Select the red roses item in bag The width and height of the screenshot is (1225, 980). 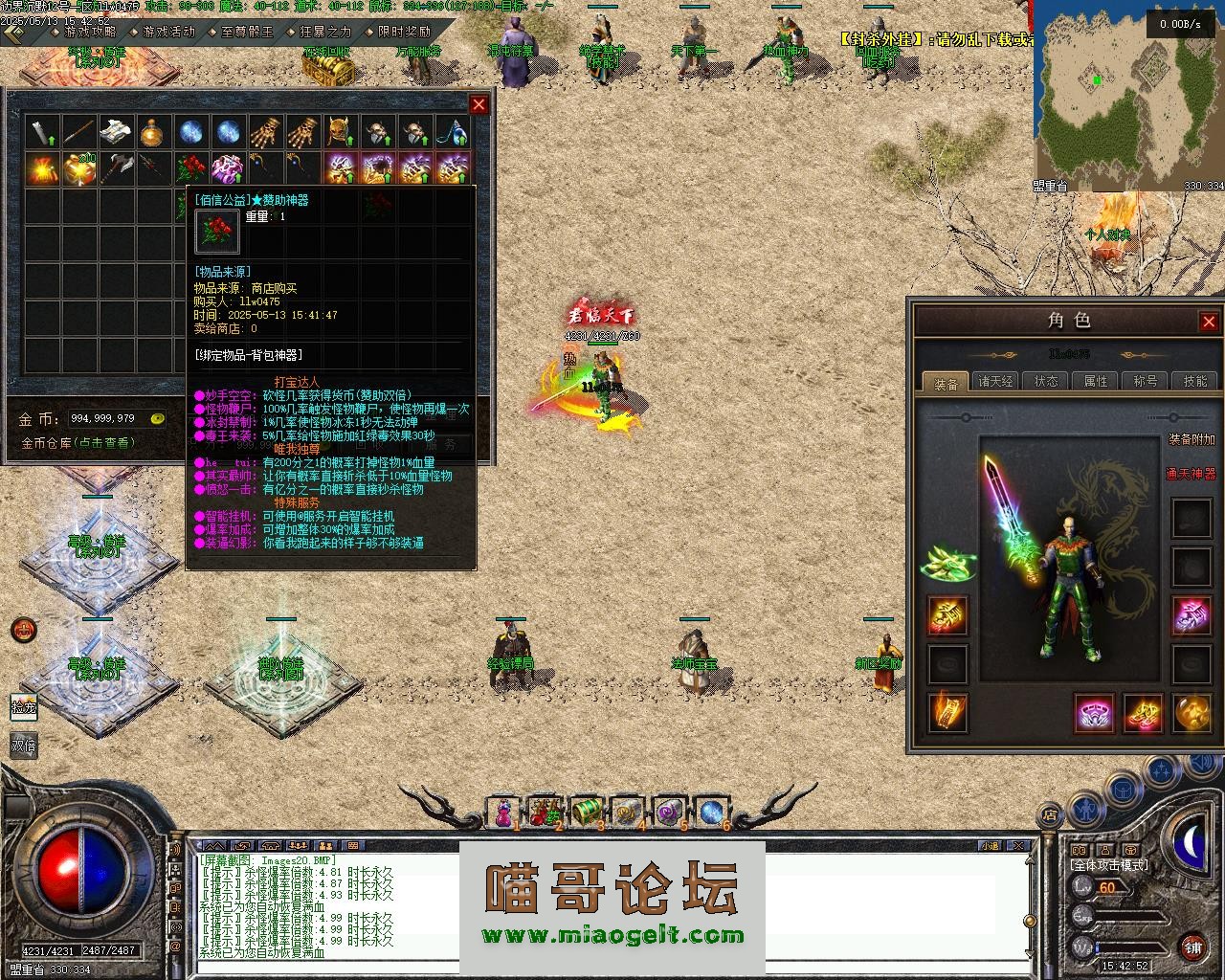tap(190, 169)
